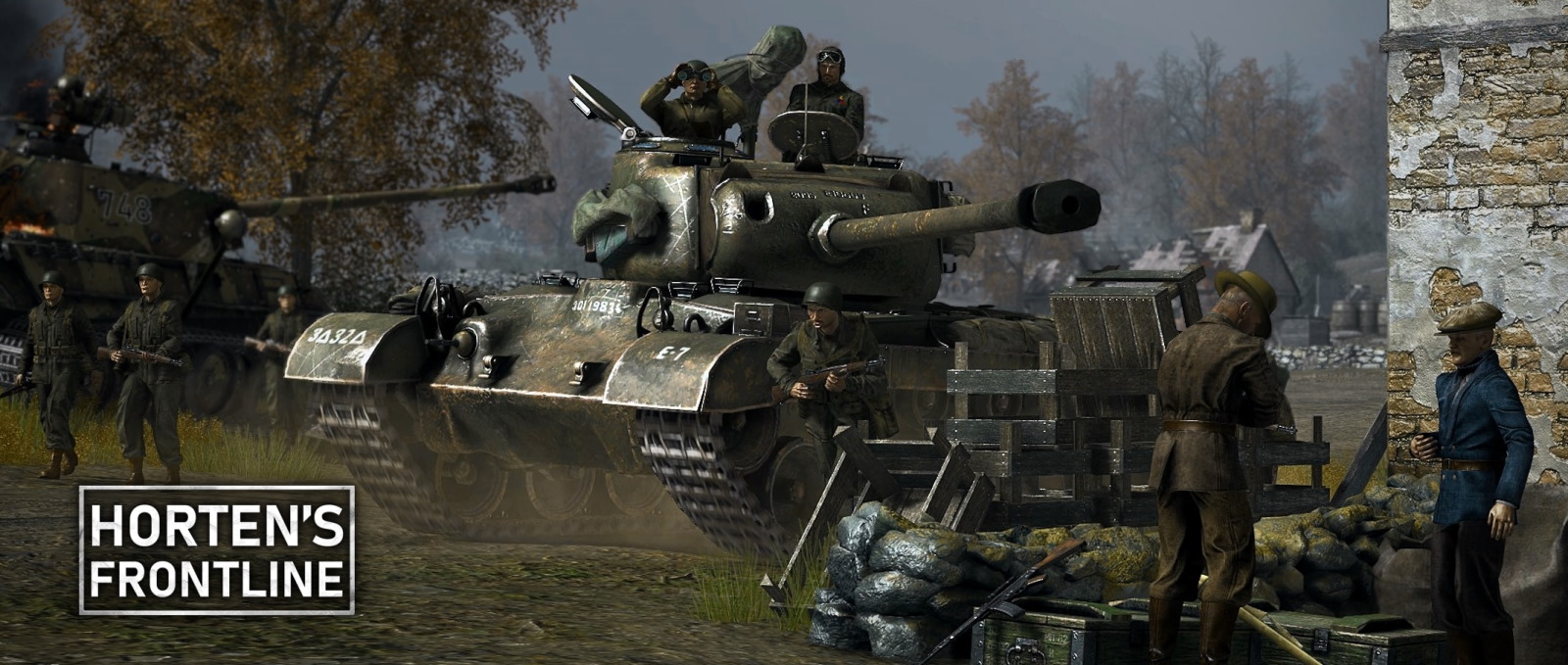Select the Horten's Frontline title box

coord(217,550)
